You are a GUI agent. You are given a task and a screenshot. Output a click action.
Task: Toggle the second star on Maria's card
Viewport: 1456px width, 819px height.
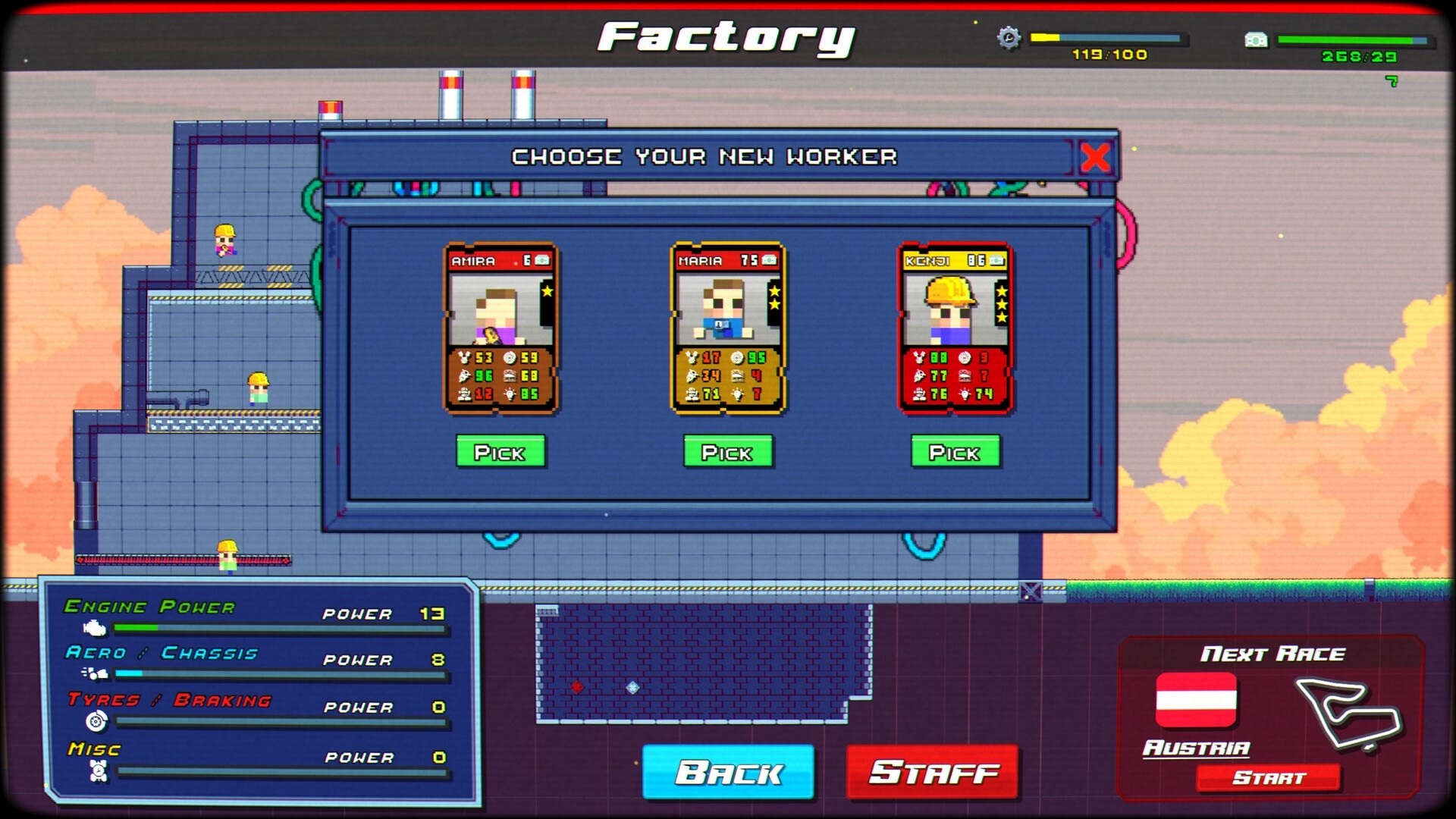[x=773, y=305]
